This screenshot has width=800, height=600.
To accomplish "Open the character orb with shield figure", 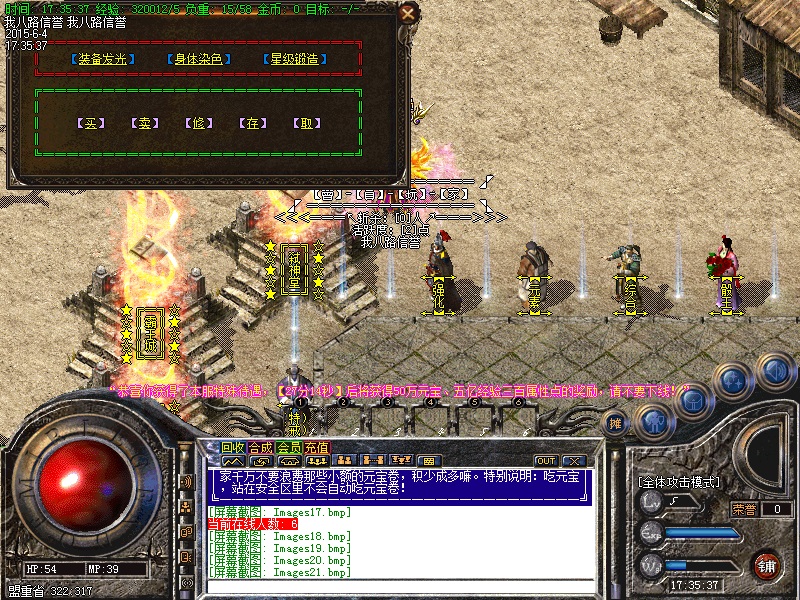I will [x=653, y=423].
